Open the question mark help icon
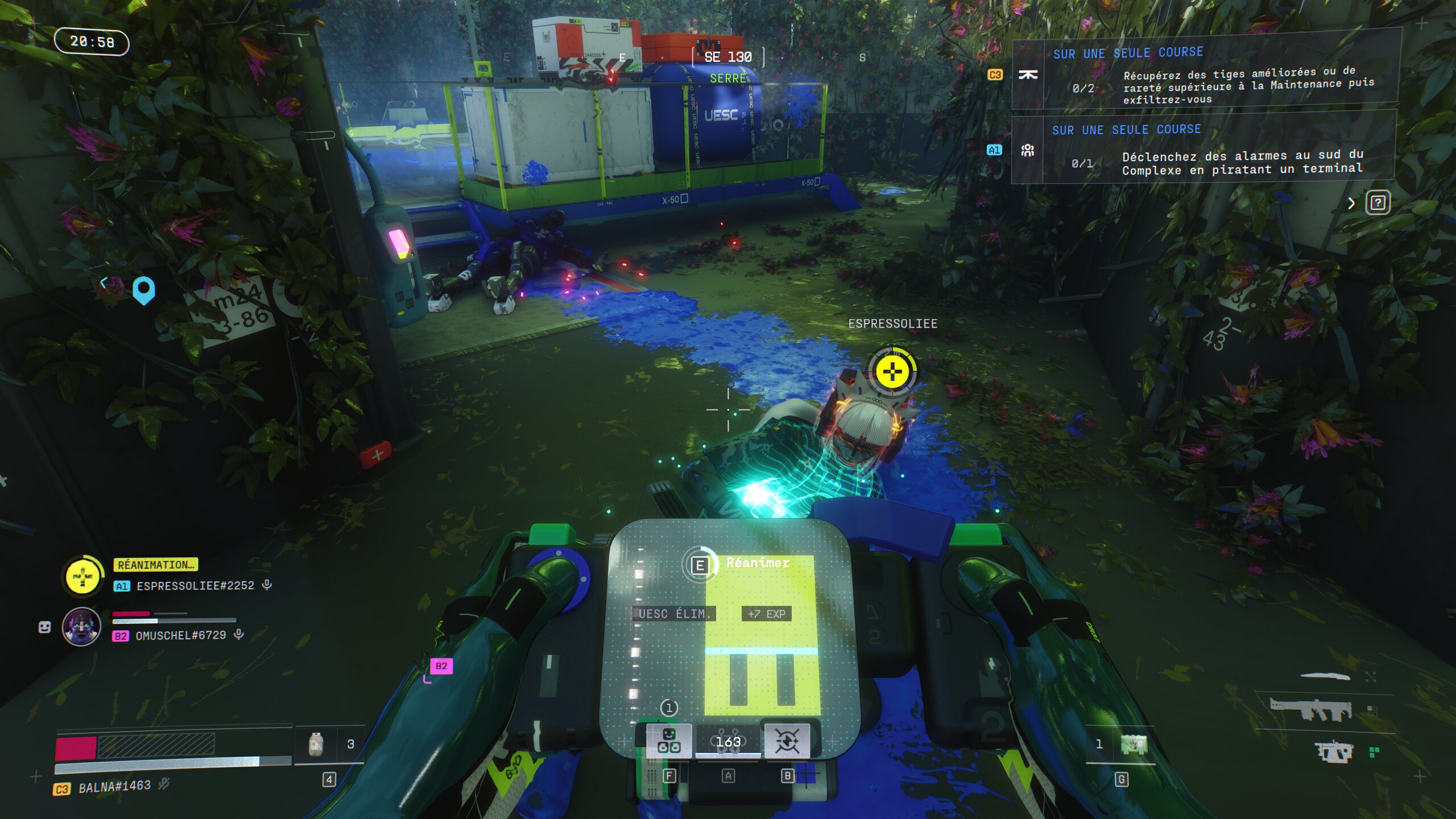The width and height of the screenshot is (1456, 819). 1378,203
